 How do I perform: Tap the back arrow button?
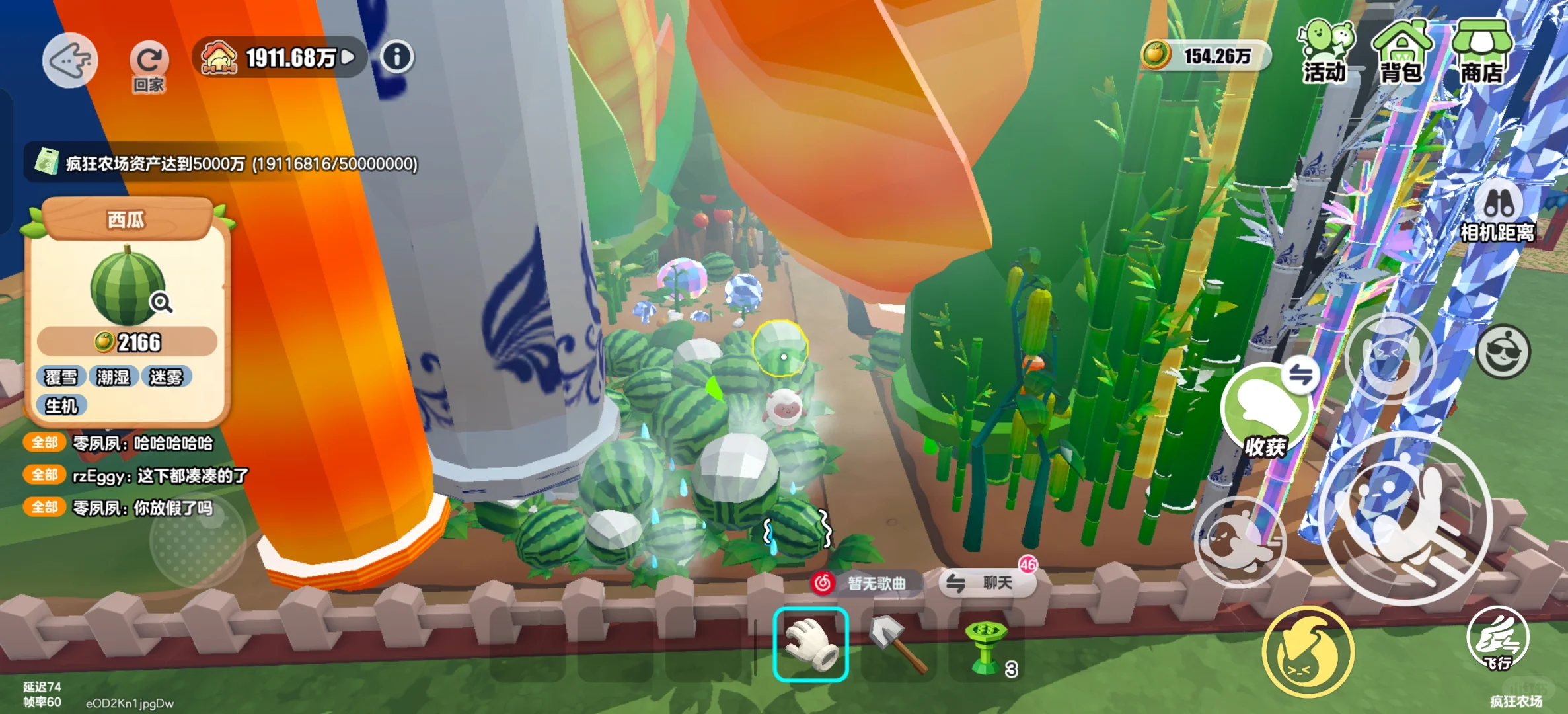pos(70,60)
